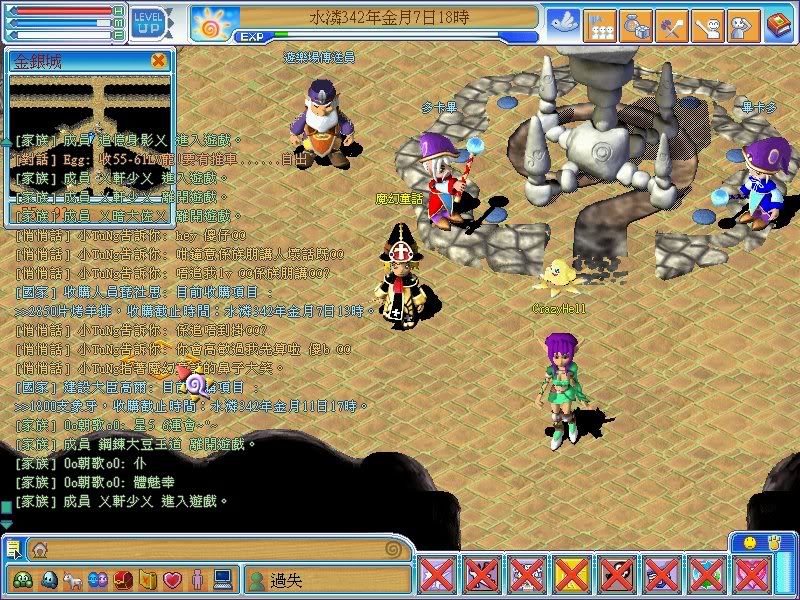Viewport: 800px width, 600px height.
Task: Select the crossed hammer and tools icon
Action: tap(671, 22)
